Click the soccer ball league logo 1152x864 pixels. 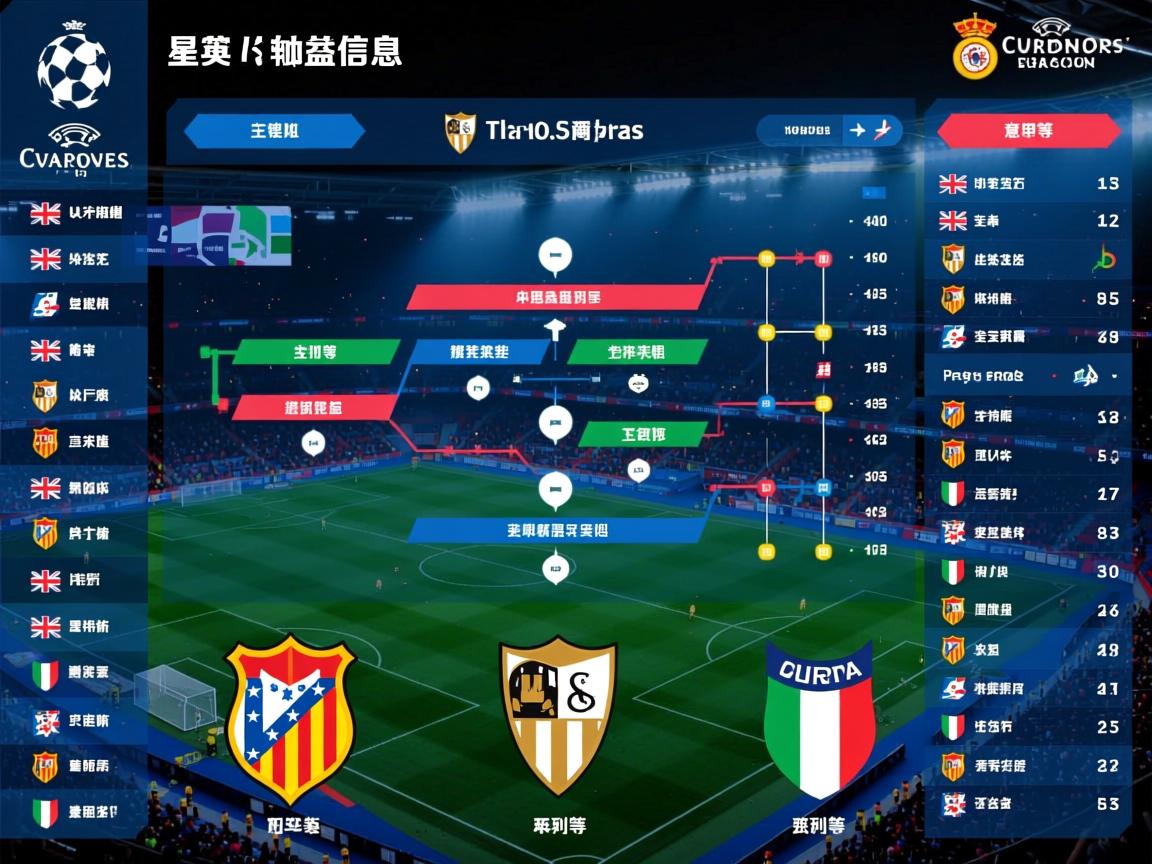(73, 68)
